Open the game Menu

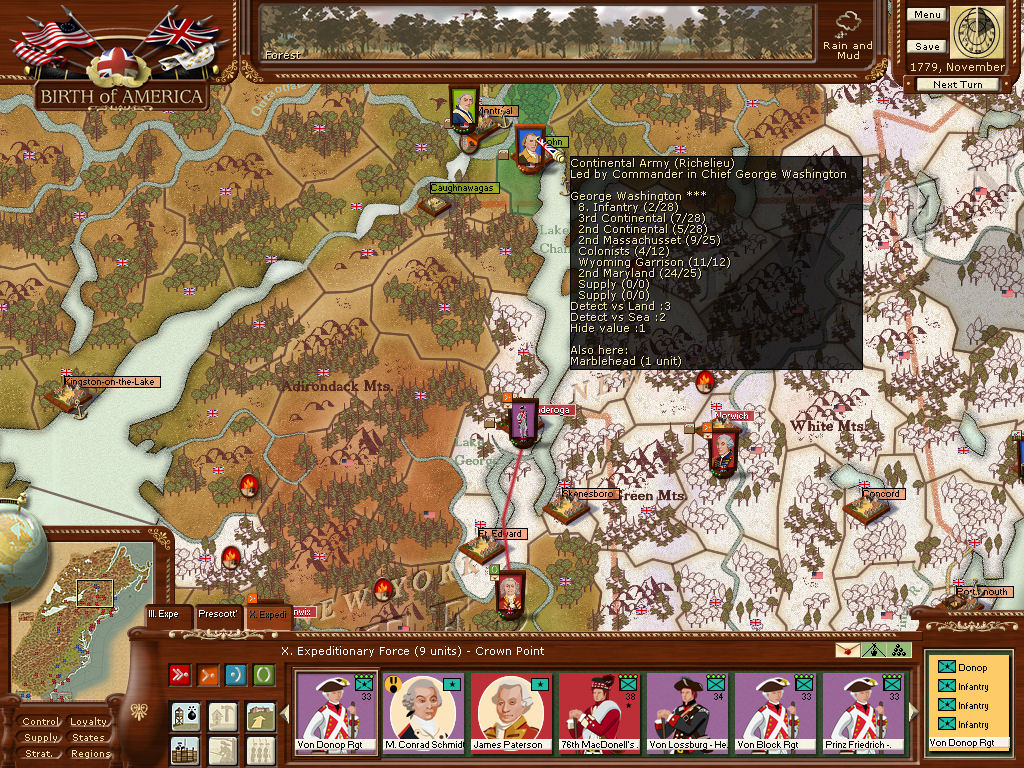[x=926, y=15]
